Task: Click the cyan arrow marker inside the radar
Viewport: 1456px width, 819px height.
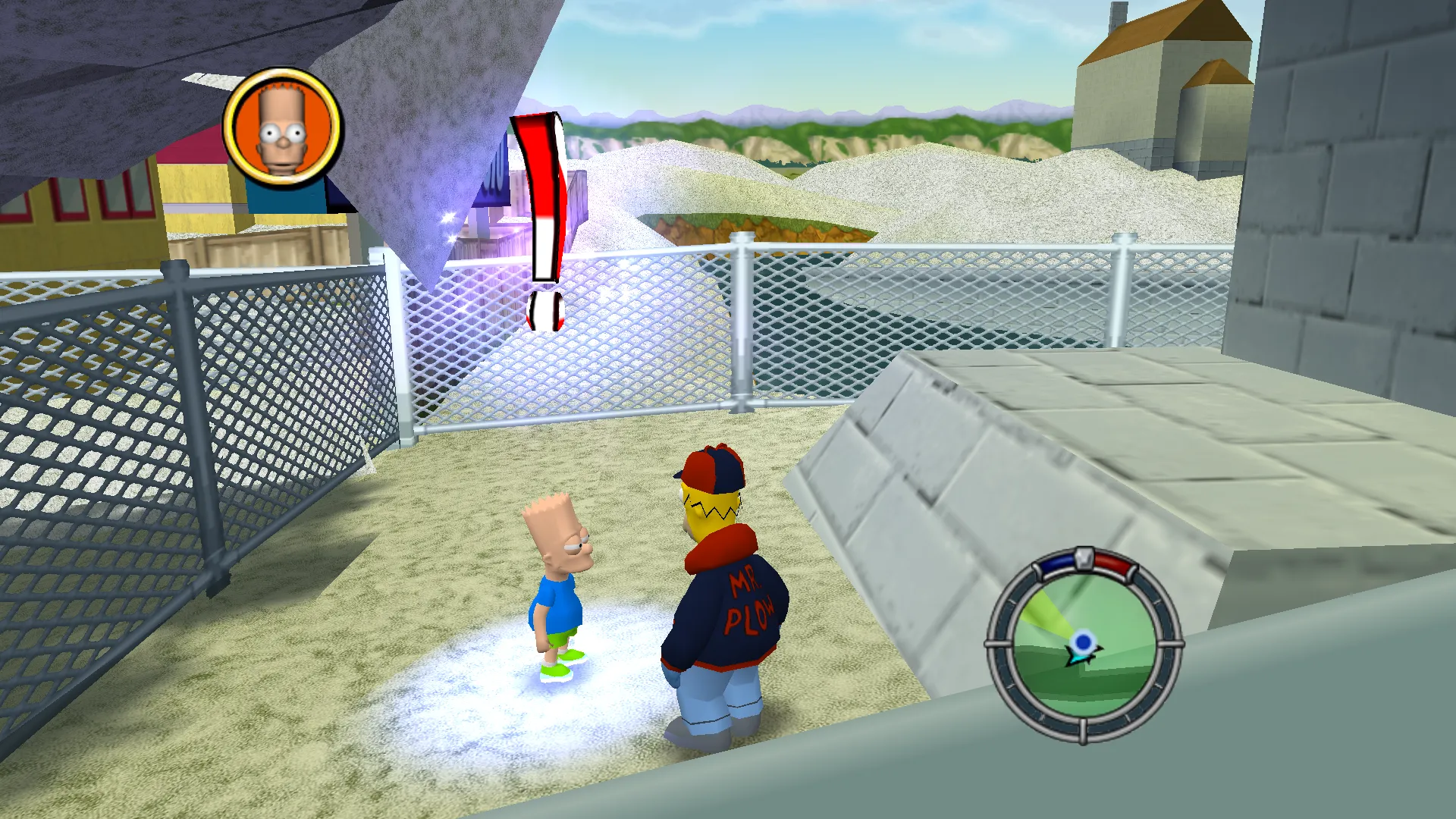Action: (1079, 657)
